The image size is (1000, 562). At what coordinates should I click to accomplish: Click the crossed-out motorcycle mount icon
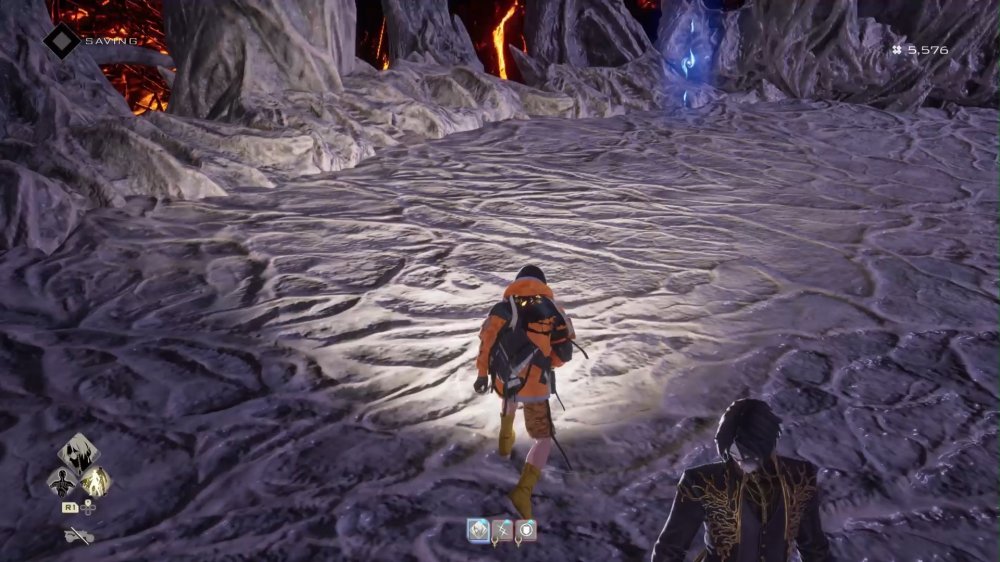pyautogui.click(x=79, y=537)
